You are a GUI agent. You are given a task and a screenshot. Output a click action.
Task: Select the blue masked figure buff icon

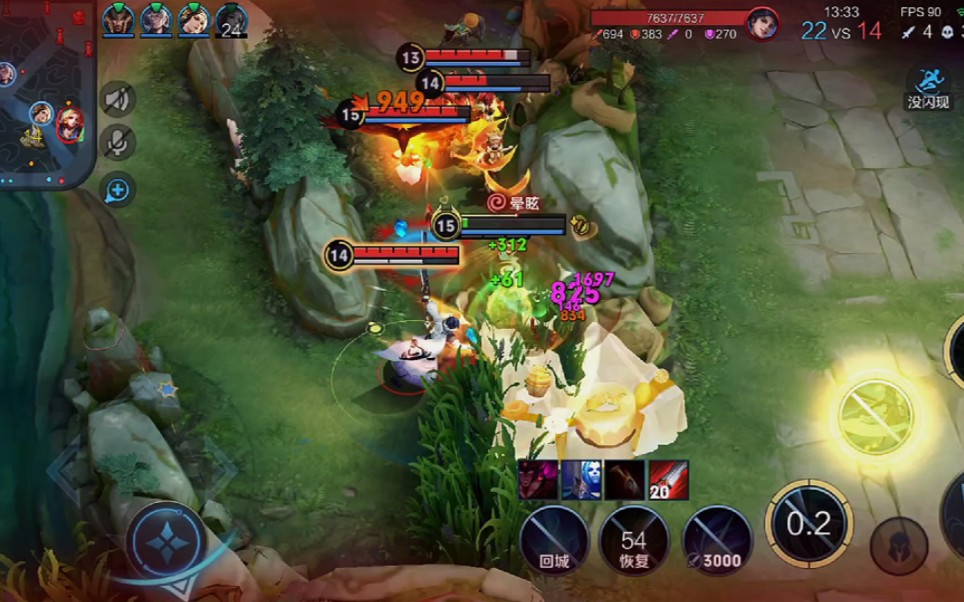581,480
